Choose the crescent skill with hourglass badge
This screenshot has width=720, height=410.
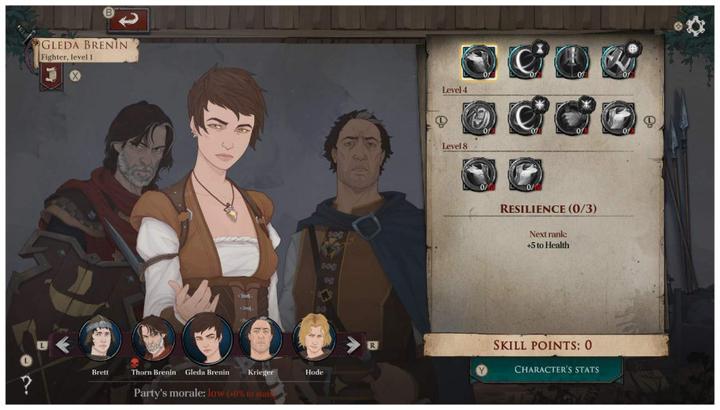tap(525, 63)
